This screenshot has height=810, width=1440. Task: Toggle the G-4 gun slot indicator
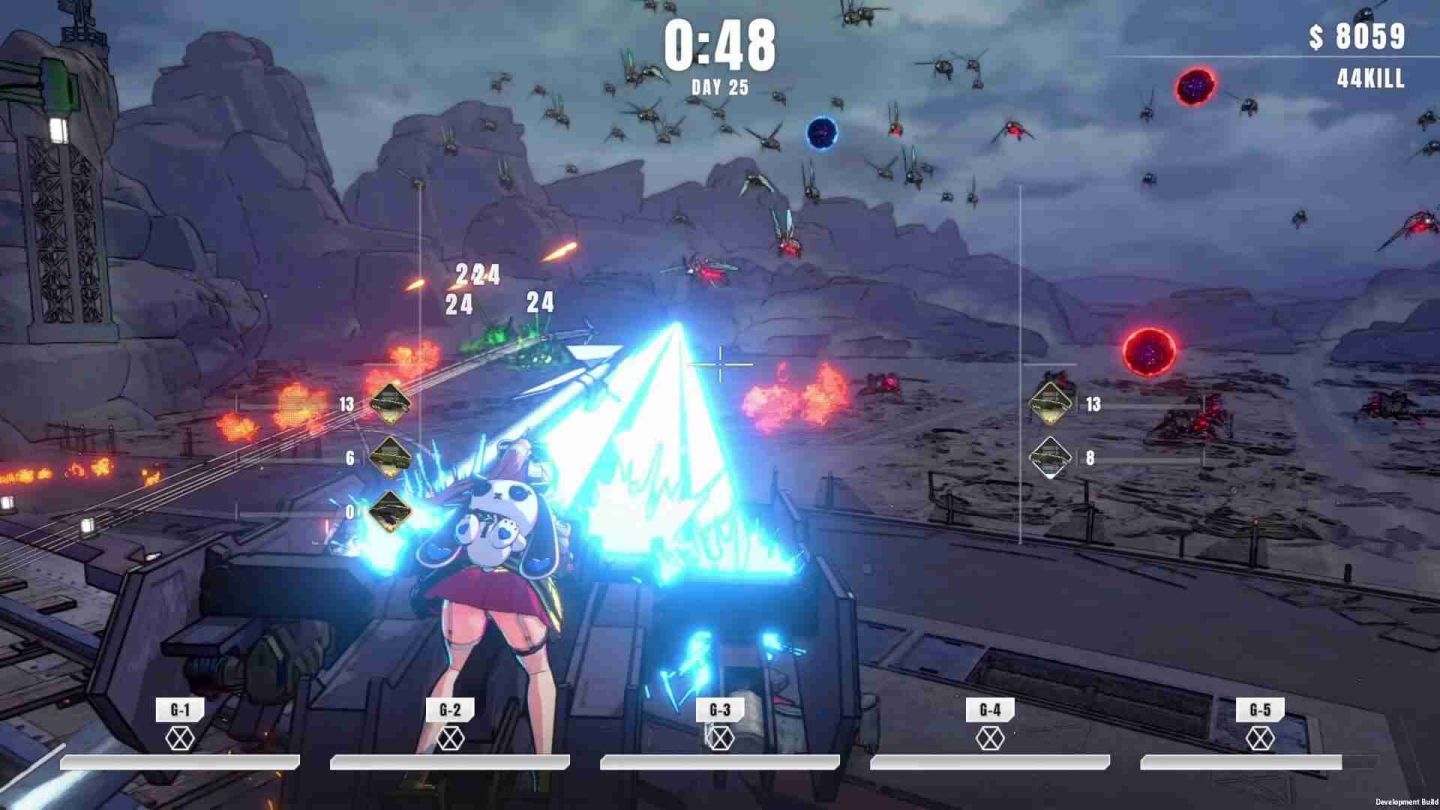[989, 739]
